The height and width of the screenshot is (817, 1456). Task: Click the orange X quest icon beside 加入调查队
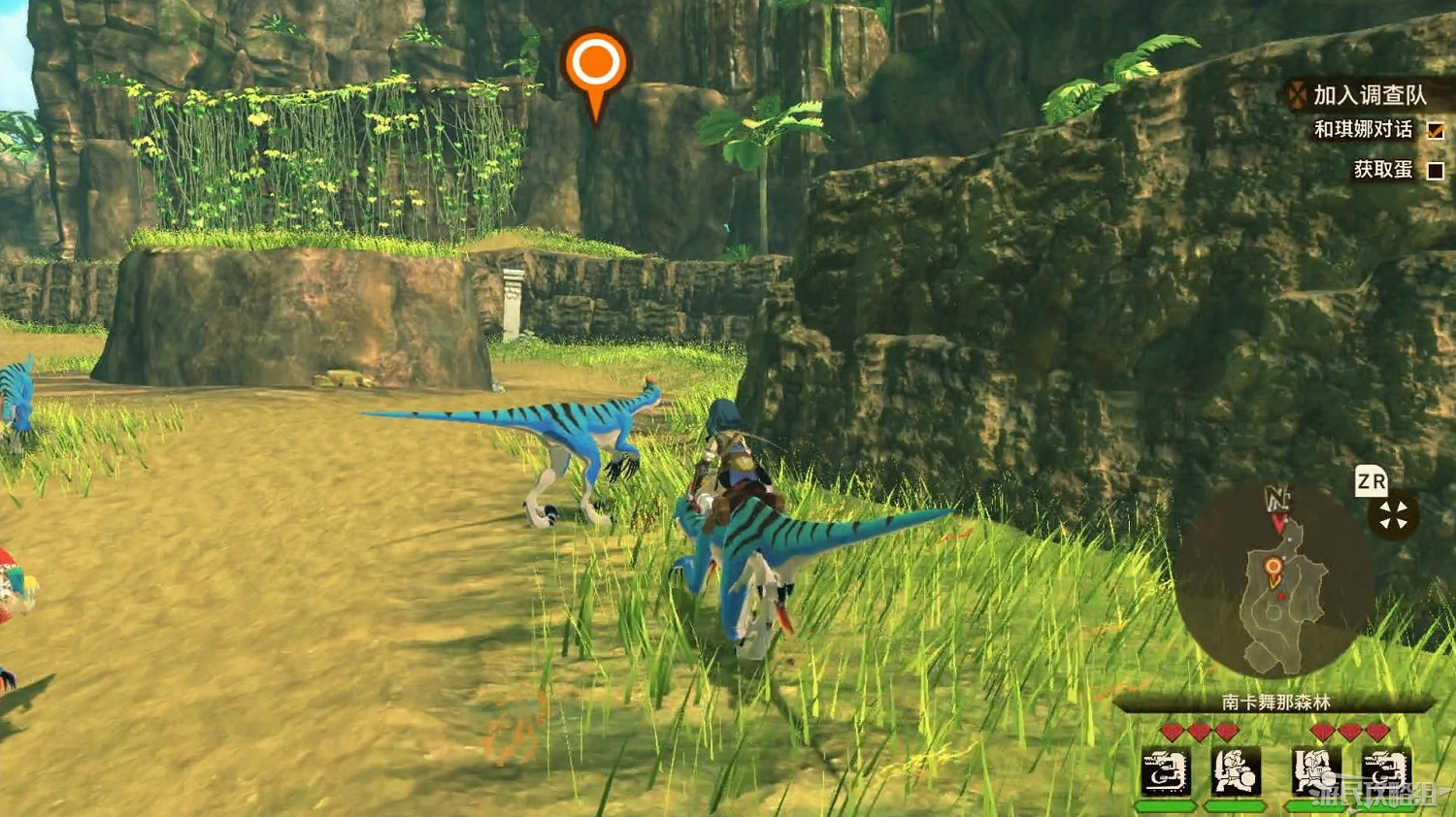tap(1295, 95)
